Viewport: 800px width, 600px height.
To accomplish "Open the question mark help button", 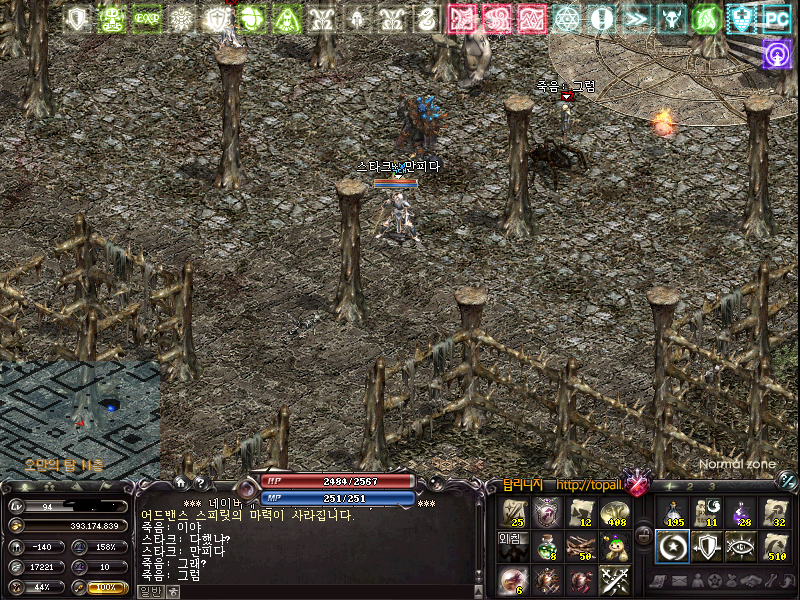I will click(x=199, y=482).
